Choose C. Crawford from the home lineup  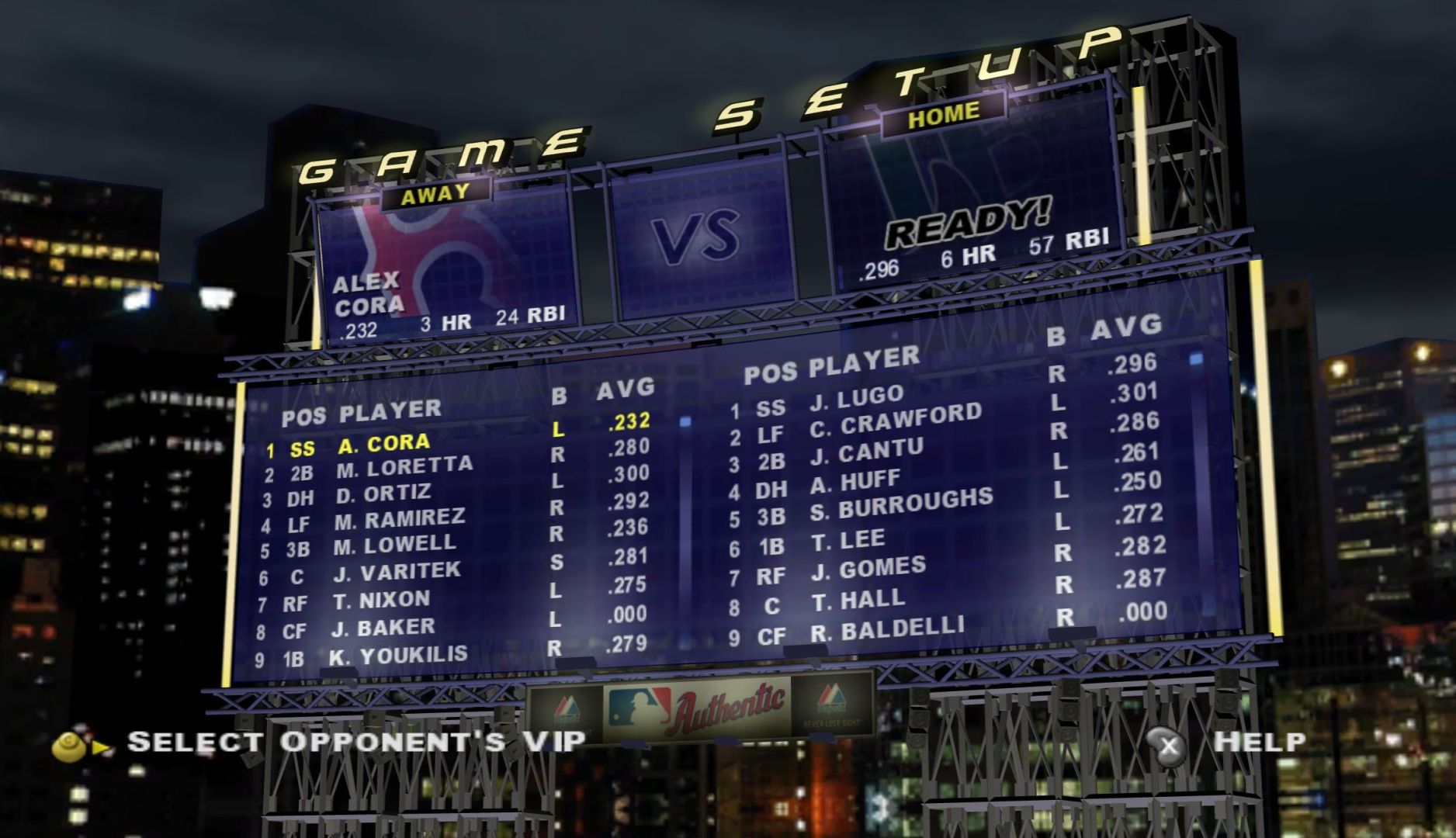click(x=895, y=420)
